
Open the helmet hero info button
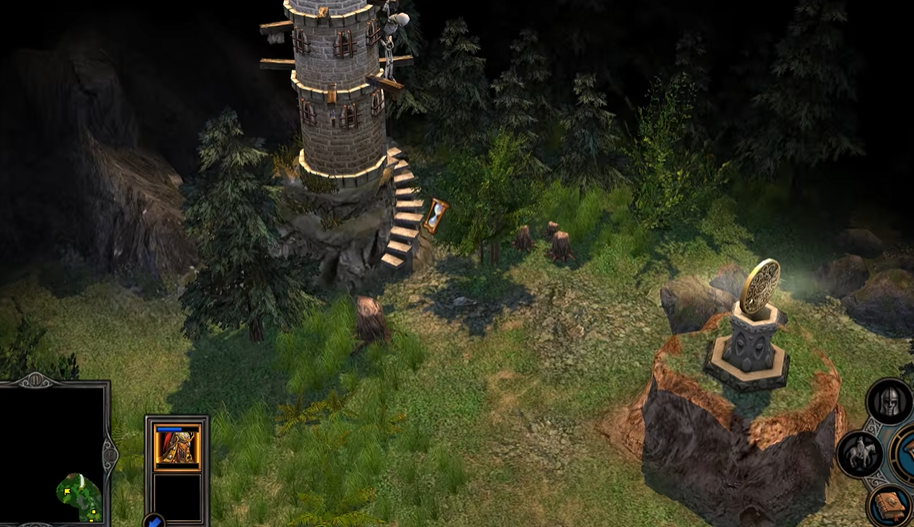[889, 403]
